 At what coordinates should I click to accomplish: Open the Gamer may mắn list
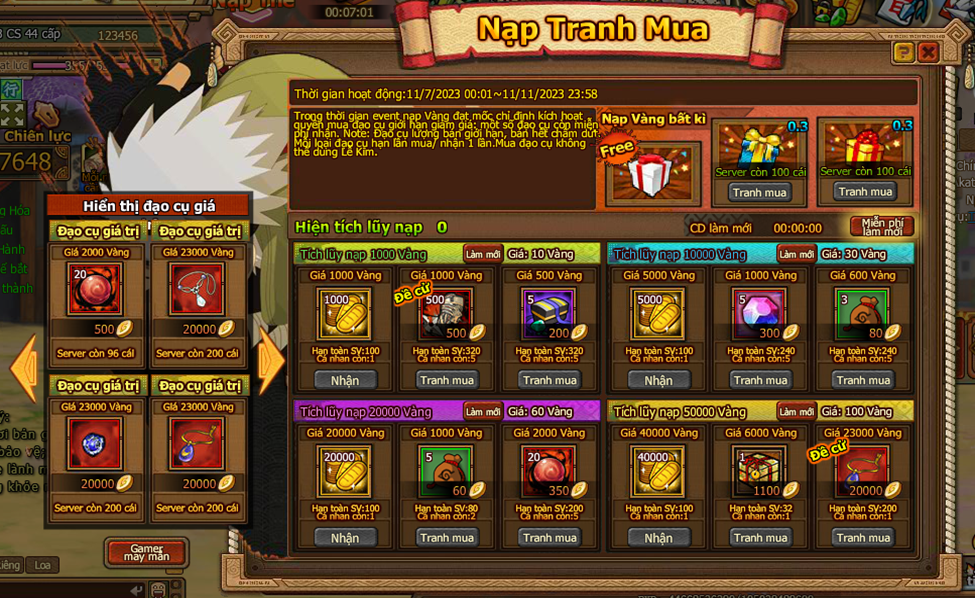click(x=146, y=552)
